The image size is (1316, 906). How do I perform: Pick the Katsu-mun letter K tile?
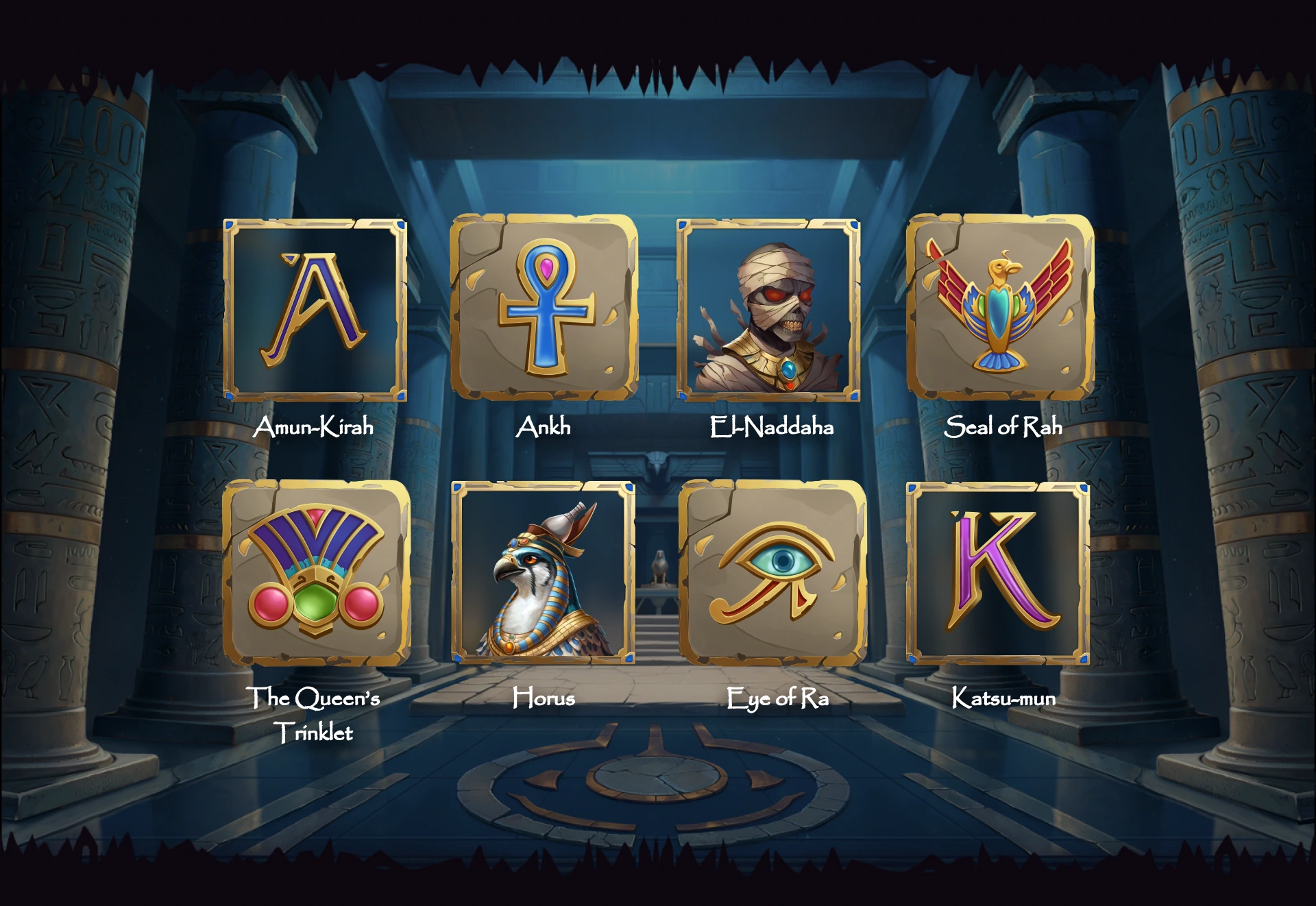click(998, 573)
